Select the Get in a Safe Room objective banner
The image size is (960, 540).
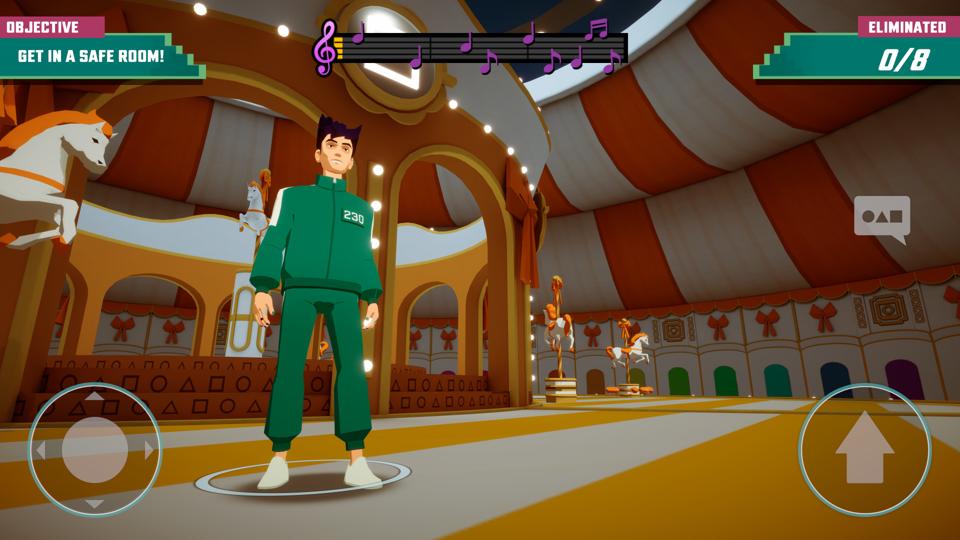coord(92,55)
